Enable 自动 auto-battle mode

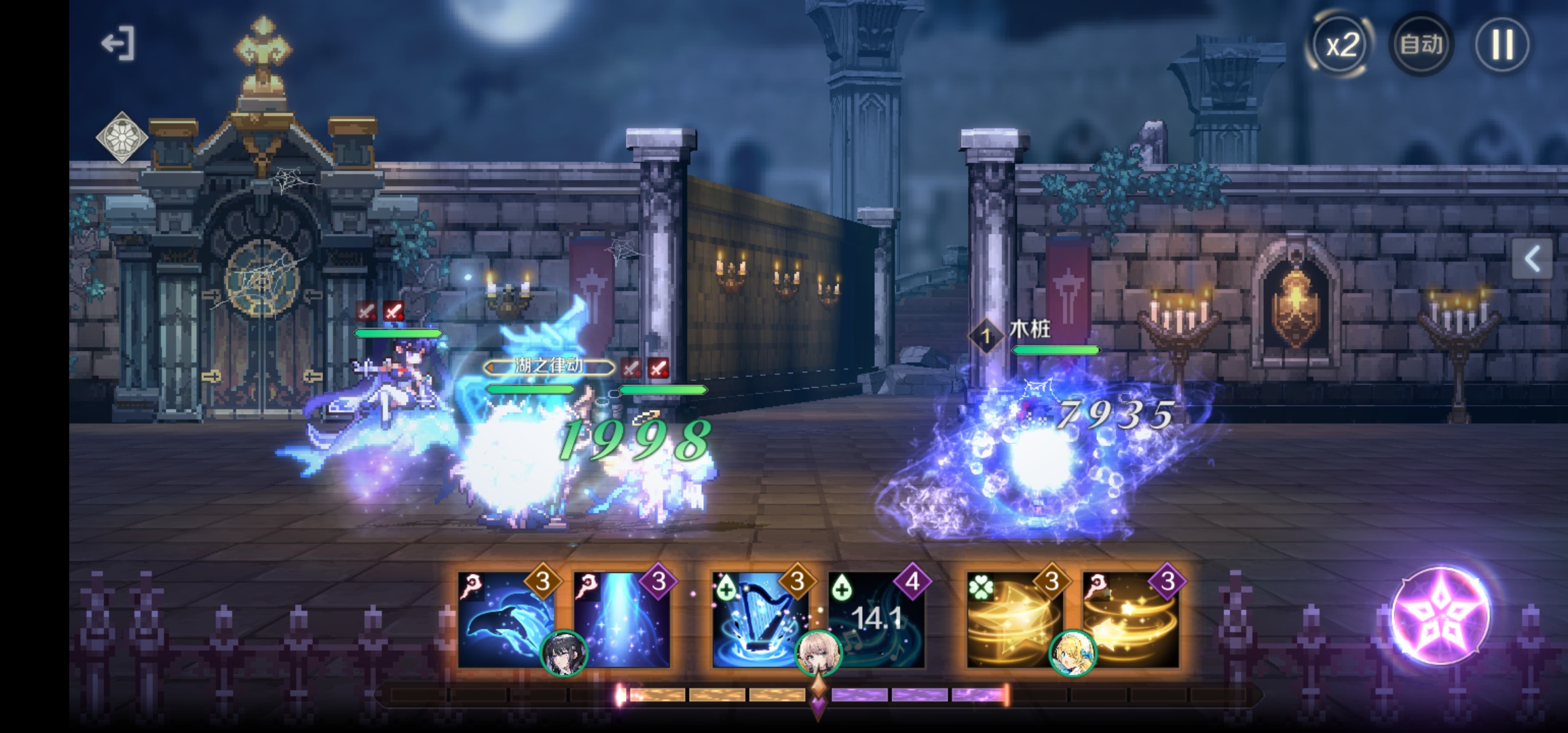1421,45
